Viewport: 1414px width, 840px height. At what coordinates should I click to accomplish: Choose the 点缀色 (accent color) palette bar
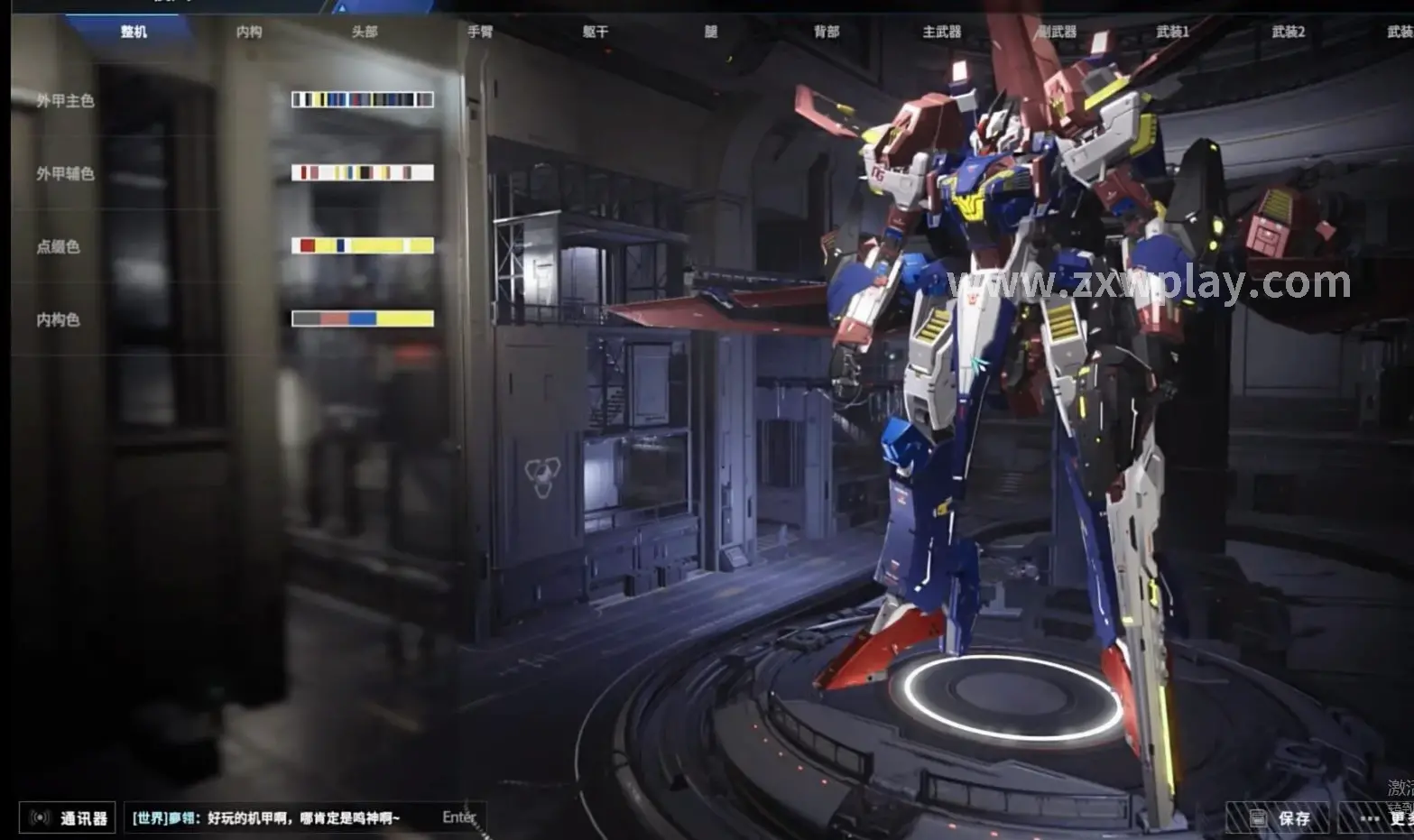coord(362,245)
